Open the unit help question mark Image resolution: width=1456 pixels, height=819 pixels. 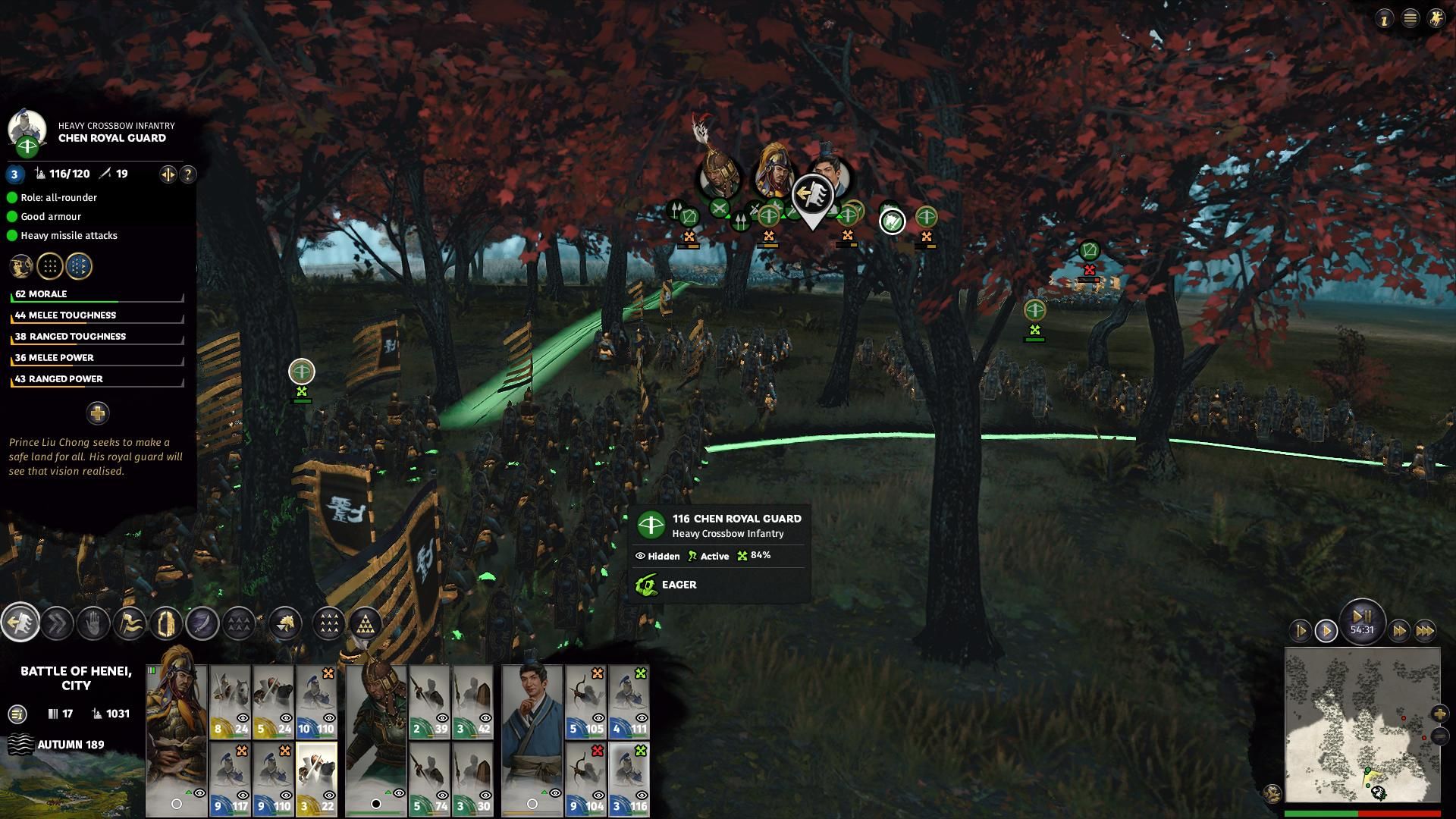point(188,174)
